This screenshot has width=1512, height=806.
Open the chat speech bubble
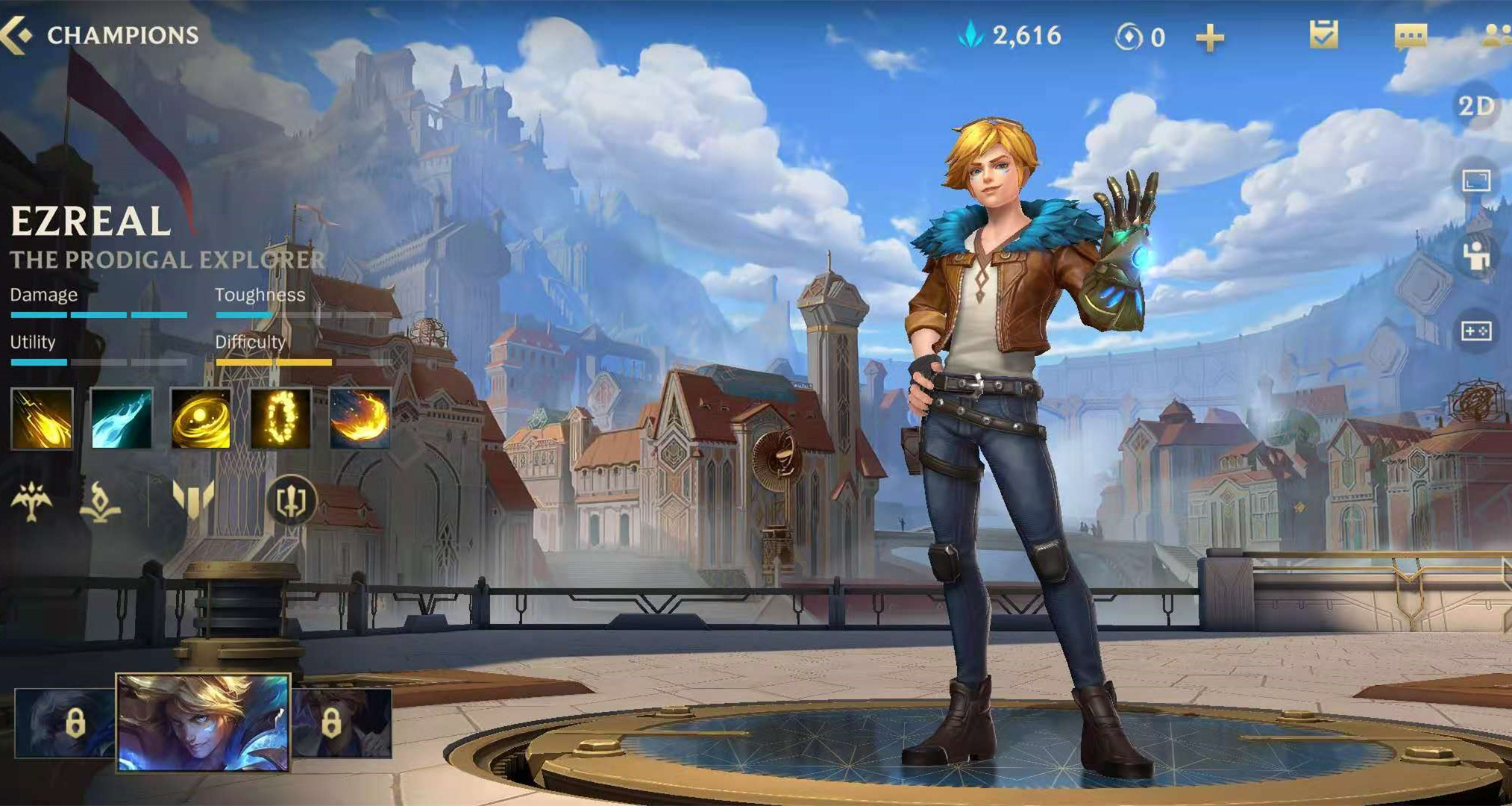coord(1410,36)
